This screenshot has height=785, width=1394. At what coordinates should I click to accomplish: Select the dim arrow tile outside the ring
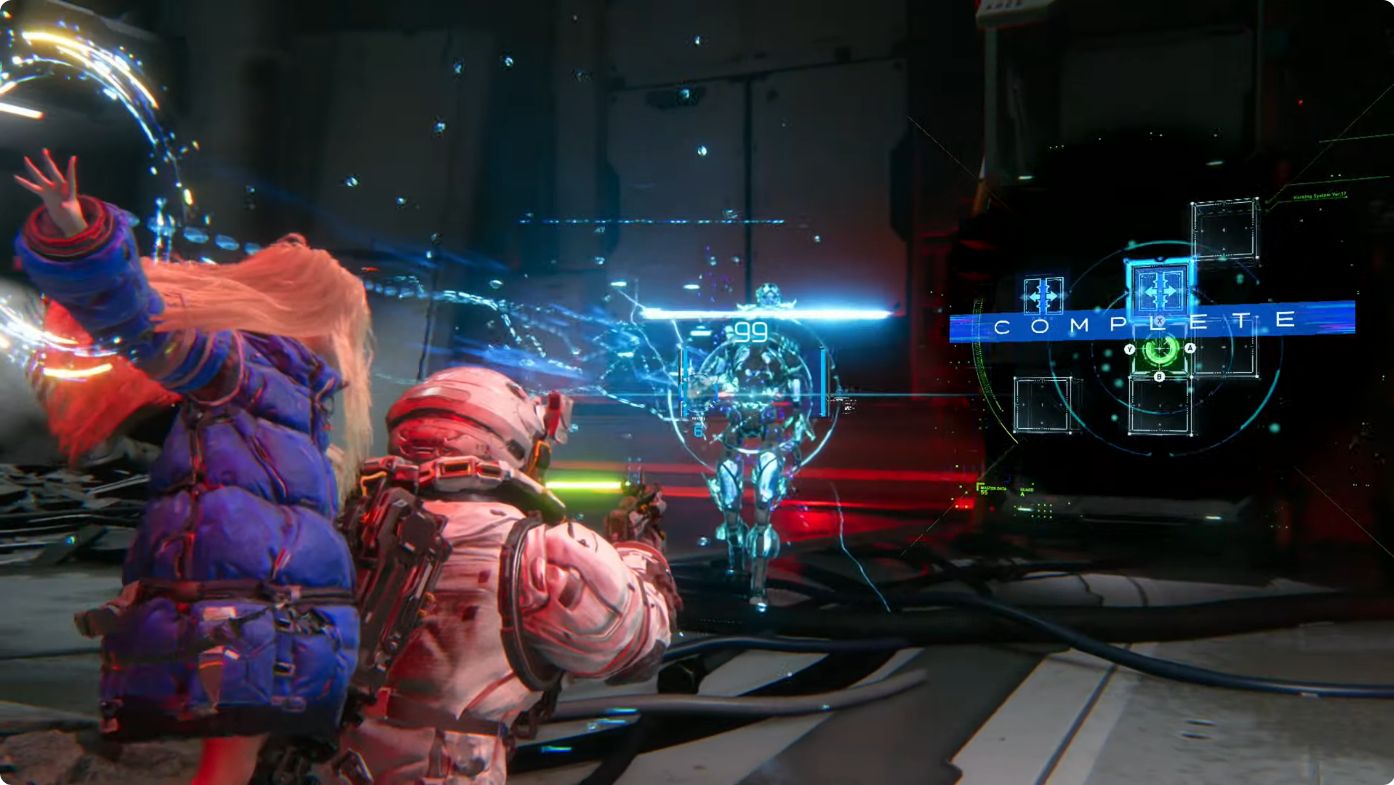pos(1043,295)
